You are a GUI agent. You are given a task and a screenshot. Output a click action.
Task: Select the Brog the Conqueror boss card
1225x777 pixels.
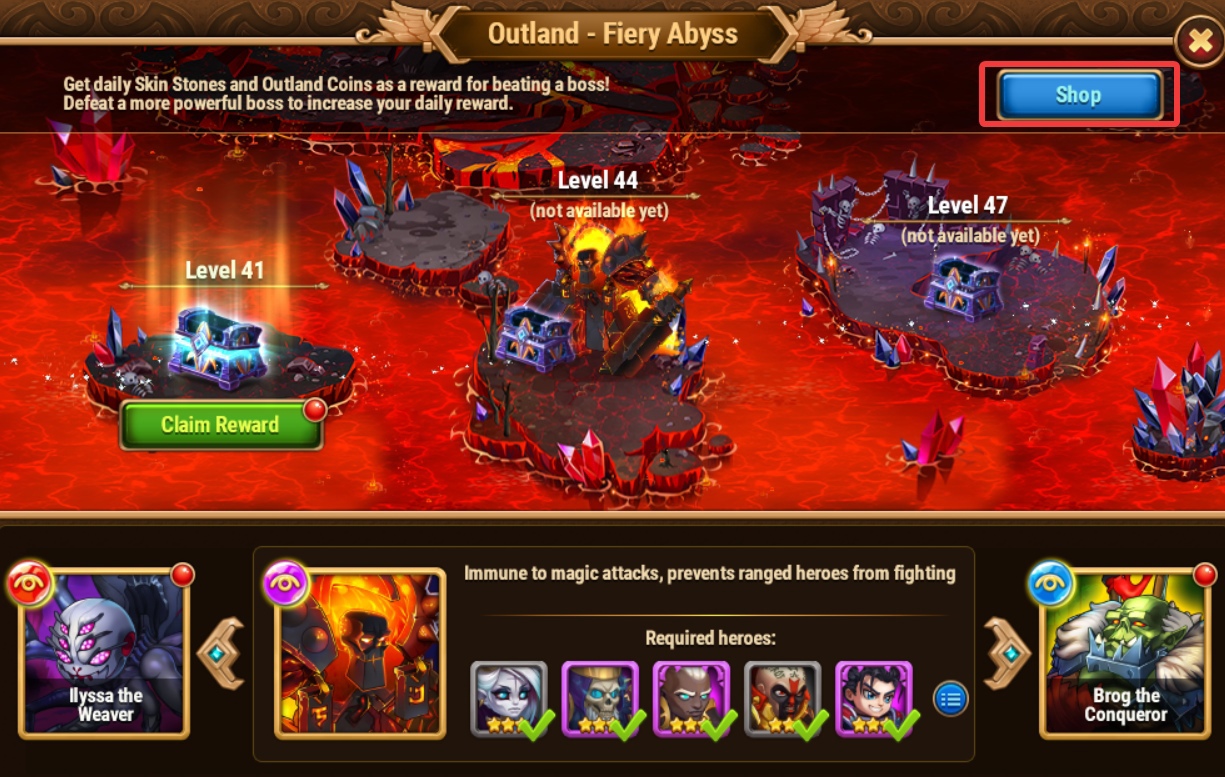click(x=1124, y=653)
